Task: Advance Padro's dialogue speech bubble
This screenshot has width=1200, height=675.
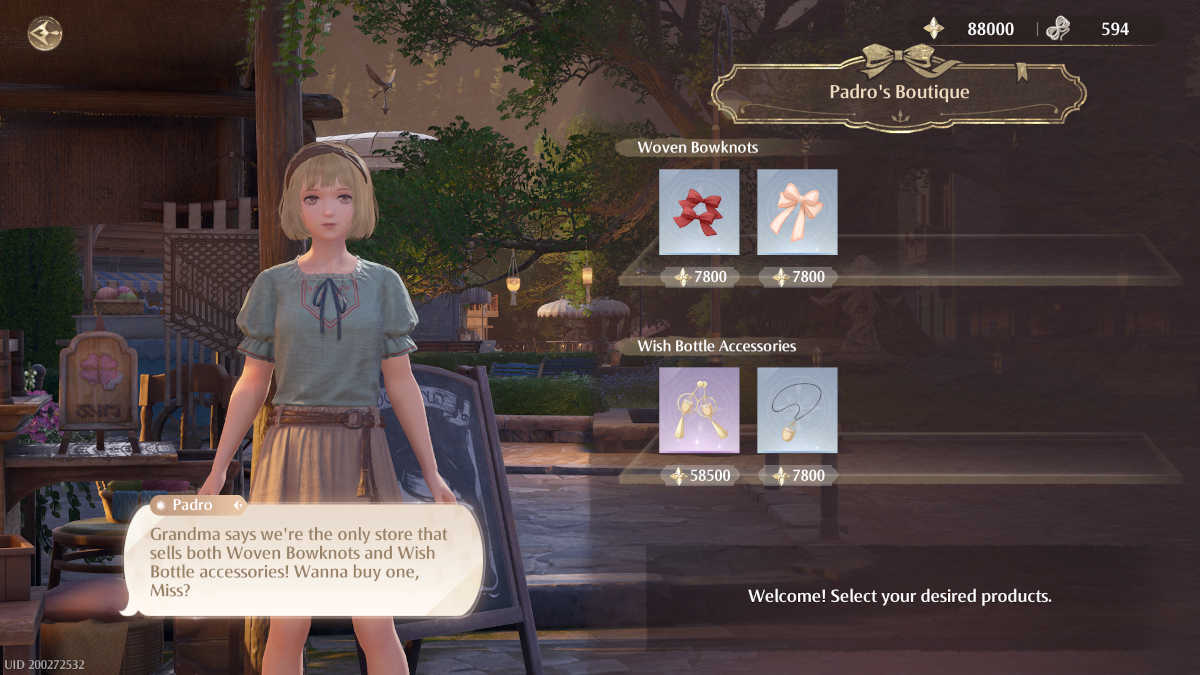Action: click(302, 558)
